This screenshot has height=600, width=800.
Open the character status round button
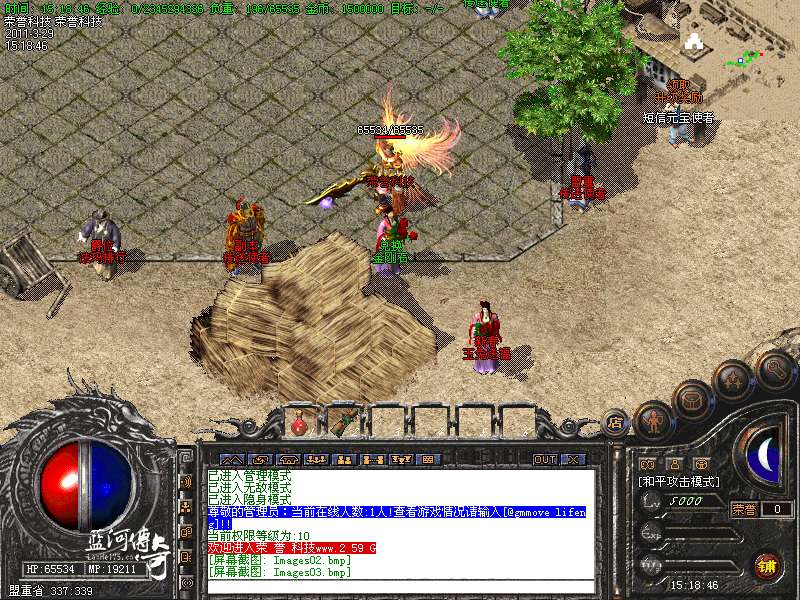click(x=652, y=421)
